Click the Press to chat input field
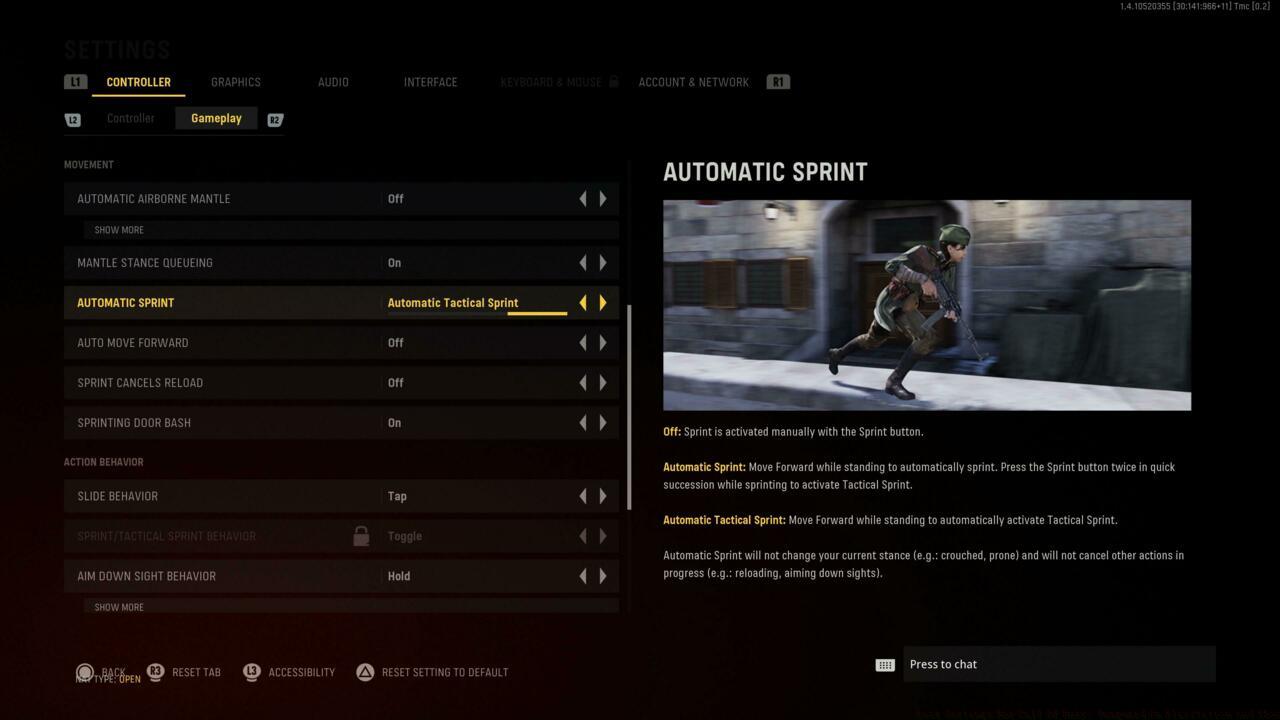The width and height of the screenshot is (1280, 720). tap(1060, 664)
